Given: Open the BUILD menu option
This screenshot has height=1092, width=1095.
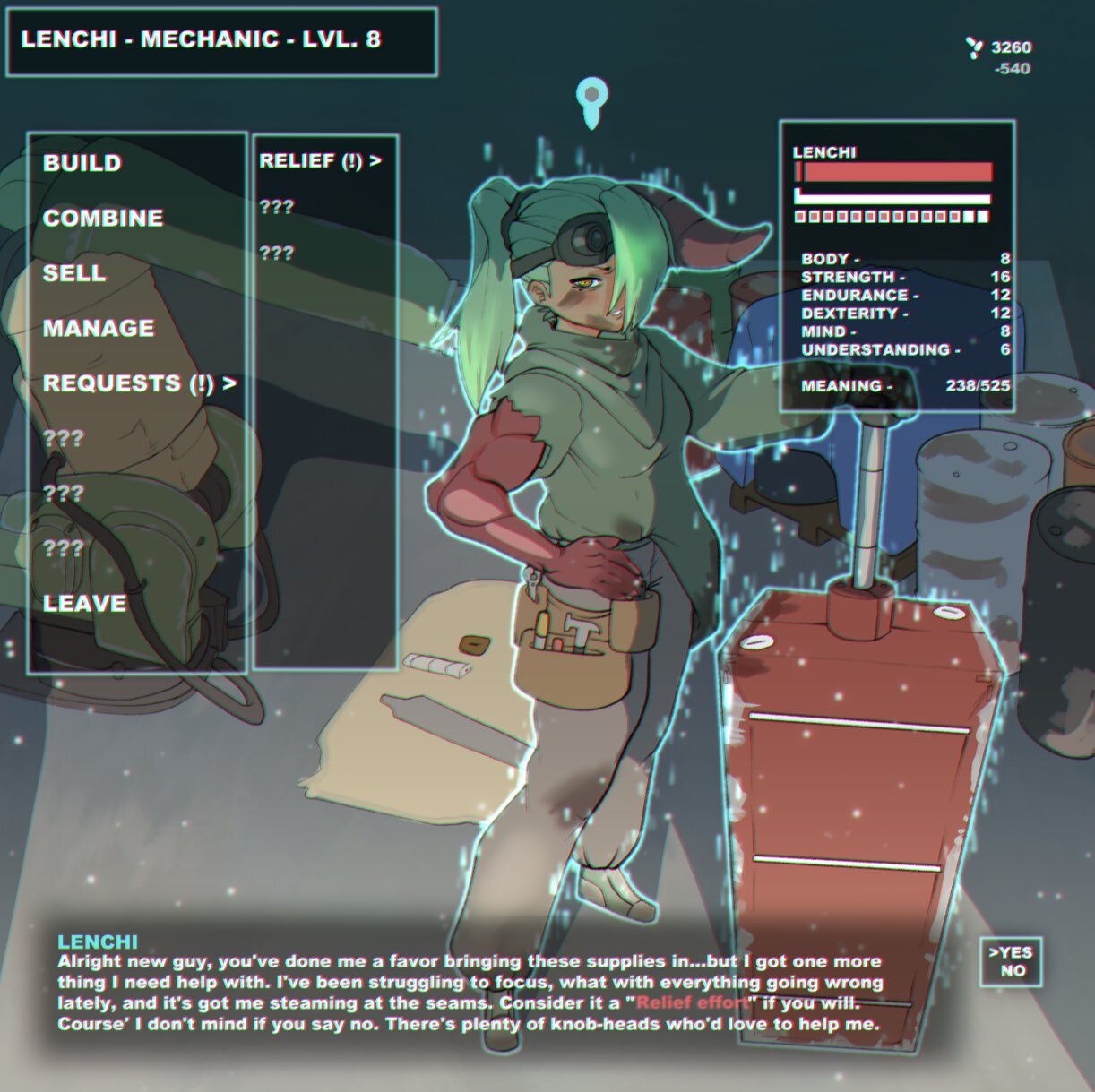Looking at the screenshot, I should pyautogui.click(x=82, y=163).
